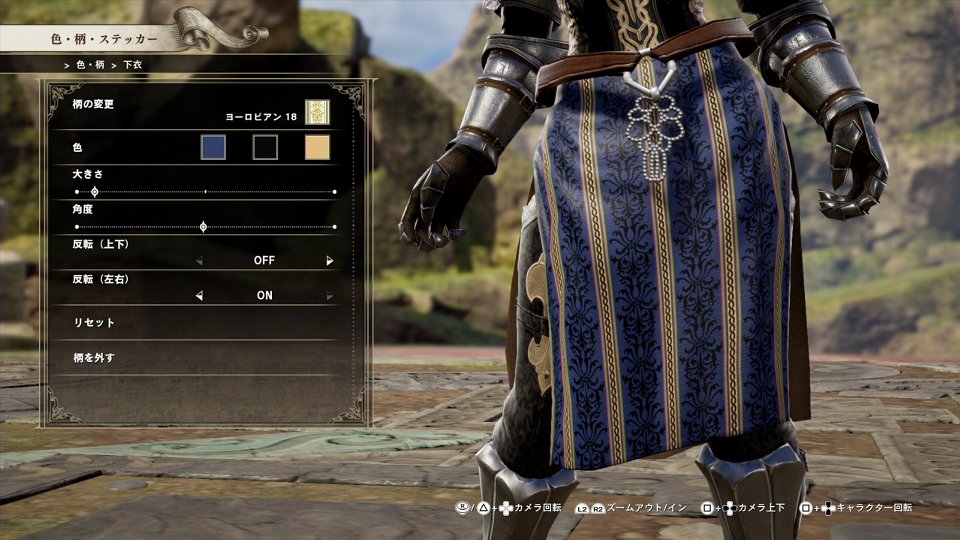Click right arrow of 反転（上下）
Screen dimensions: 960x540
[x=329, y=260]
